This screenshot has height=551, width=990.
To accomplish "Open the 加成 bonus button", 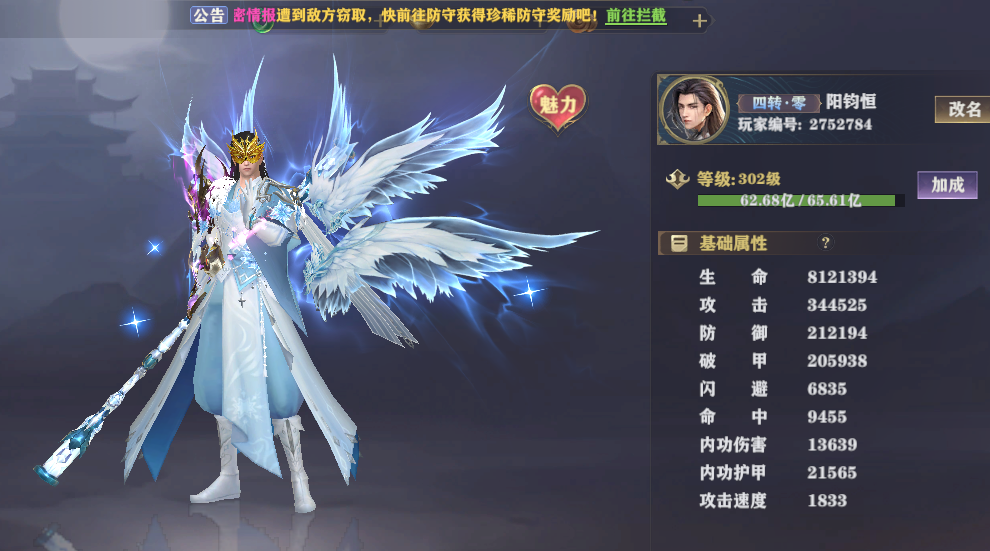I will tap(946, 184).
